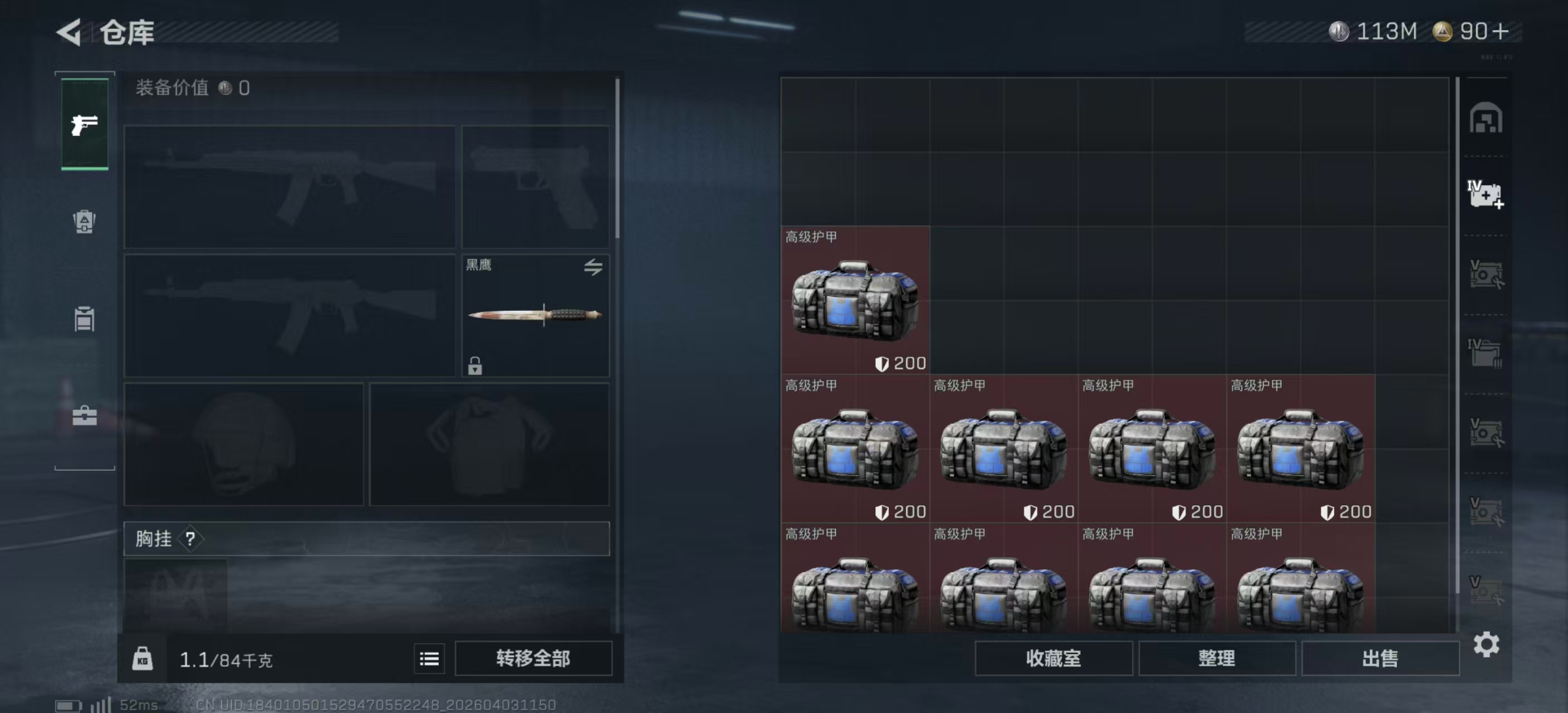
Task: Select the pistol weapons category tab icon
Action: click(84, 125)
